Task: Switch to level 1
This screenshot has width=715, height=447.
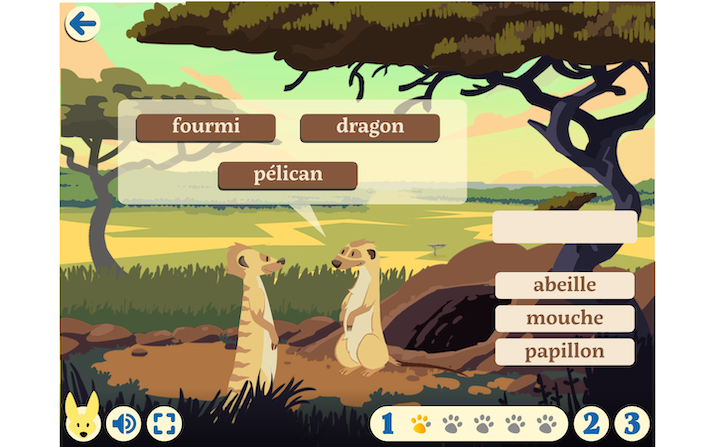Action: coord(387,423)
